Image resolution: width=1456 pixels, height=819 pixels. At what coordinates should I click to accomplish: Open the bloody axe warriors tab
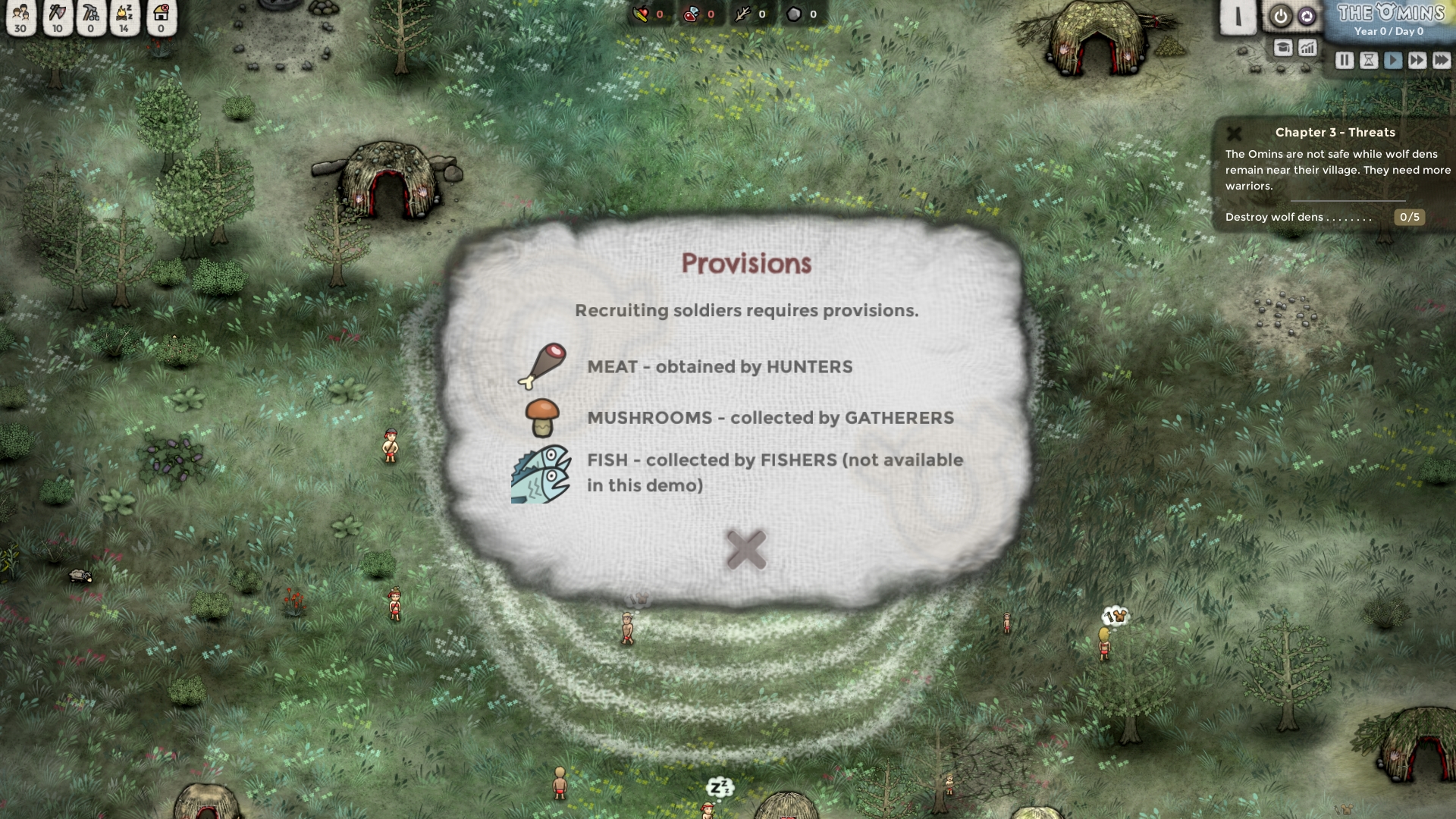[x=57, y=17]
